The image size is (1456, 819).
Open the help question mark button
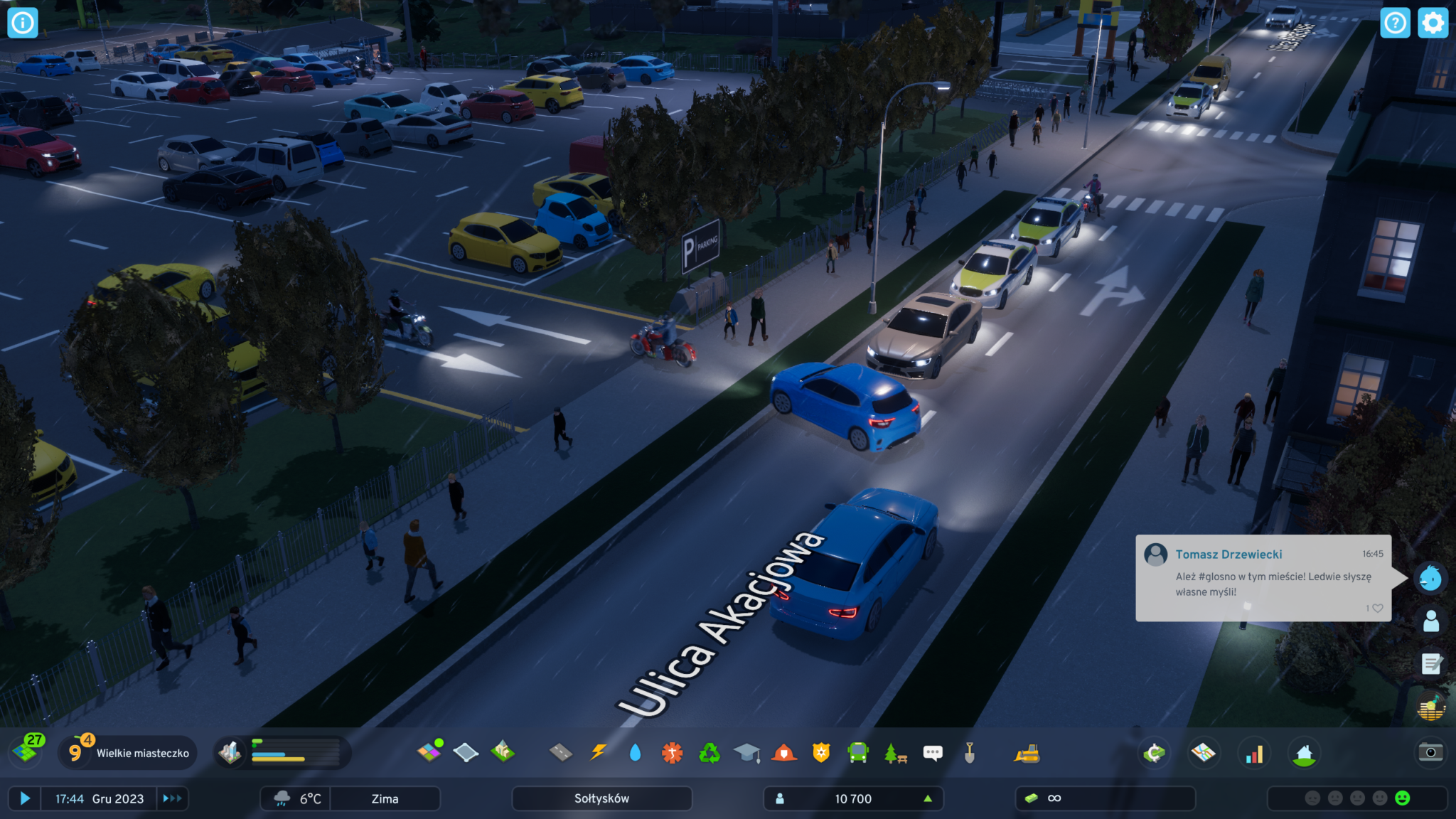click(1395, 23)
